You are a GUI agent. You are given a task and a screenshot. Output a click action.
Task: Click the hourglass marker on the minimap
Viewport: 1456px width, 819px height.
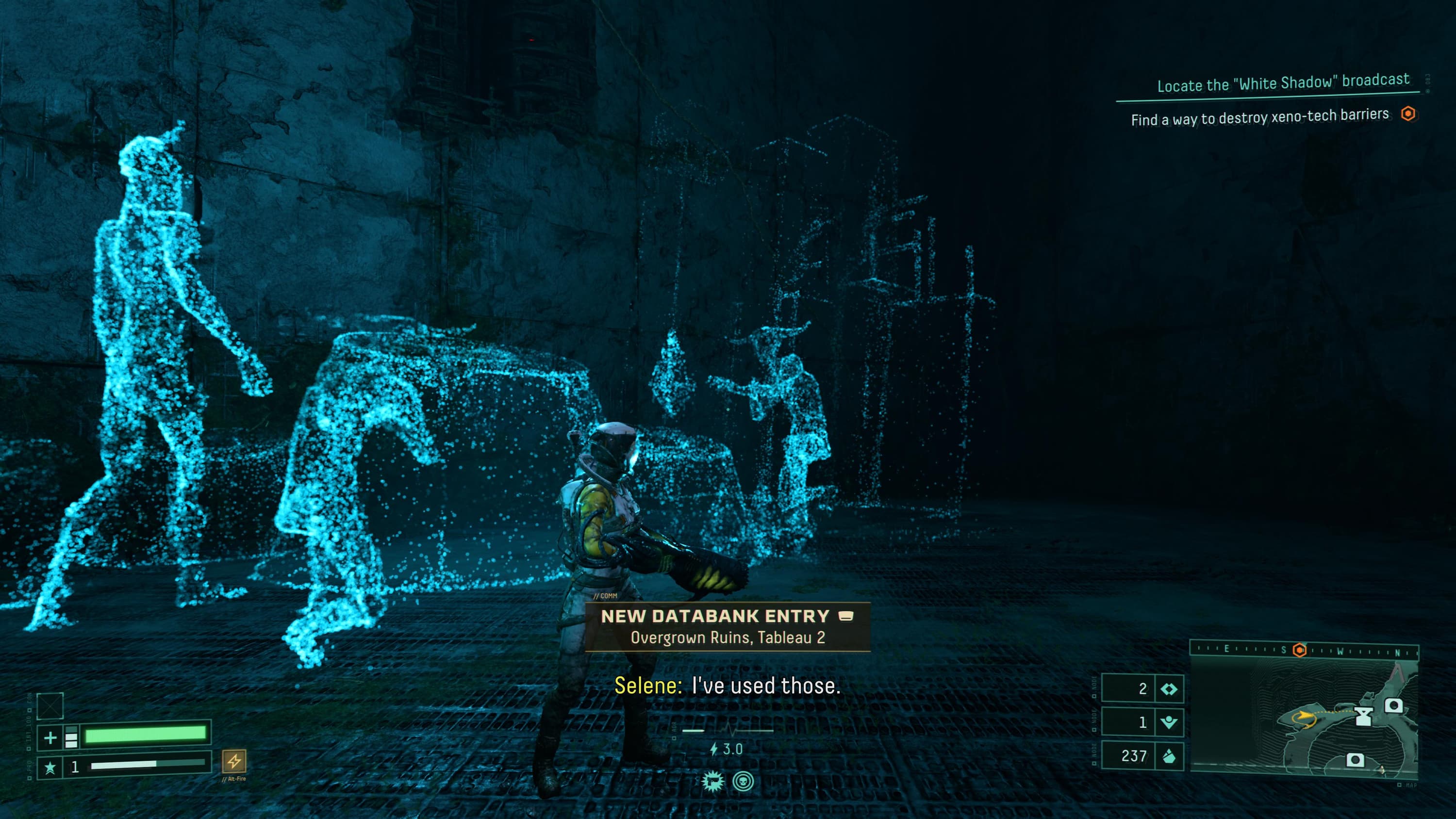coord(1363,717)
